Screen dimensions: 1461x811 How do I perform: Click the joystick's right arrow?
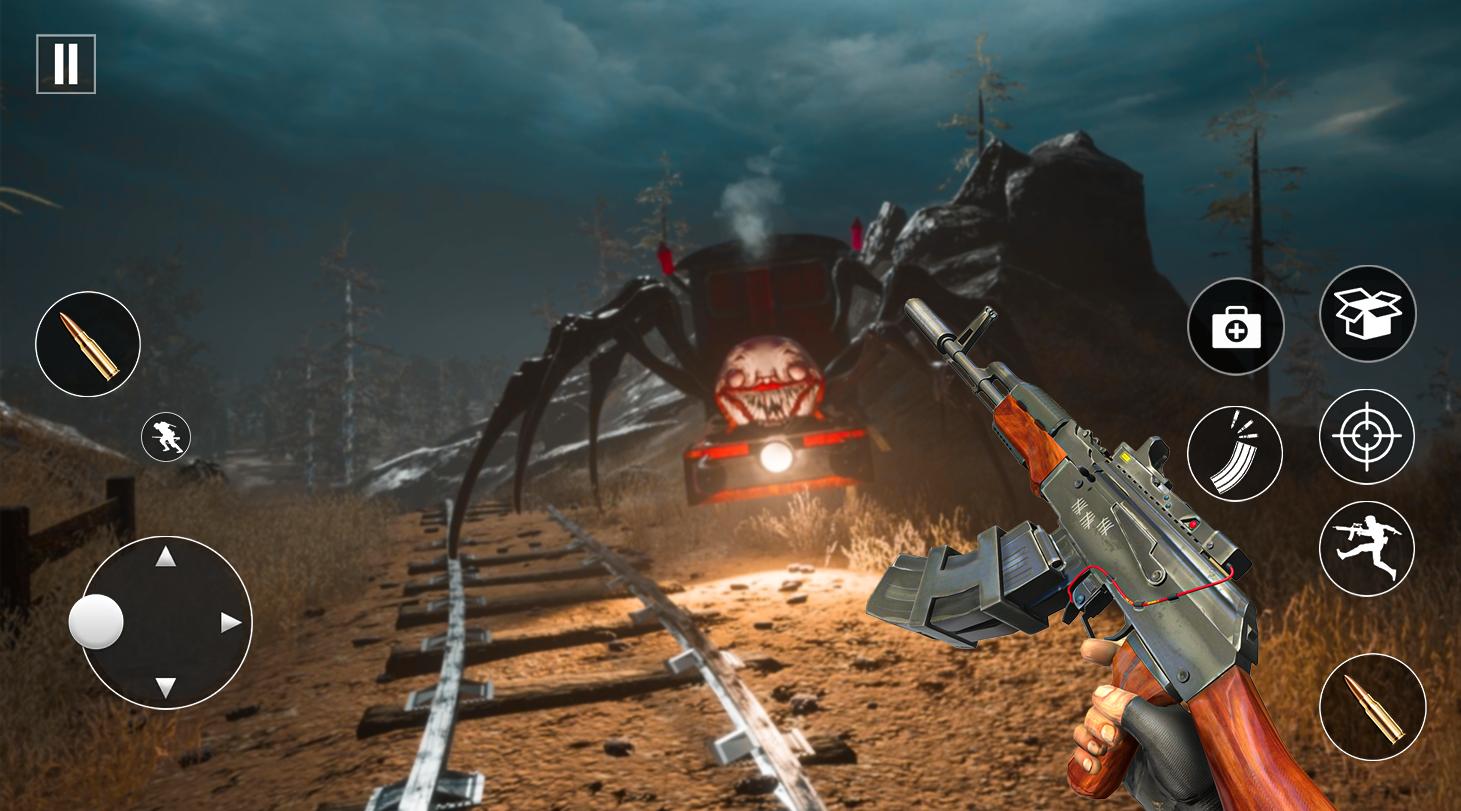pos(231,623)
